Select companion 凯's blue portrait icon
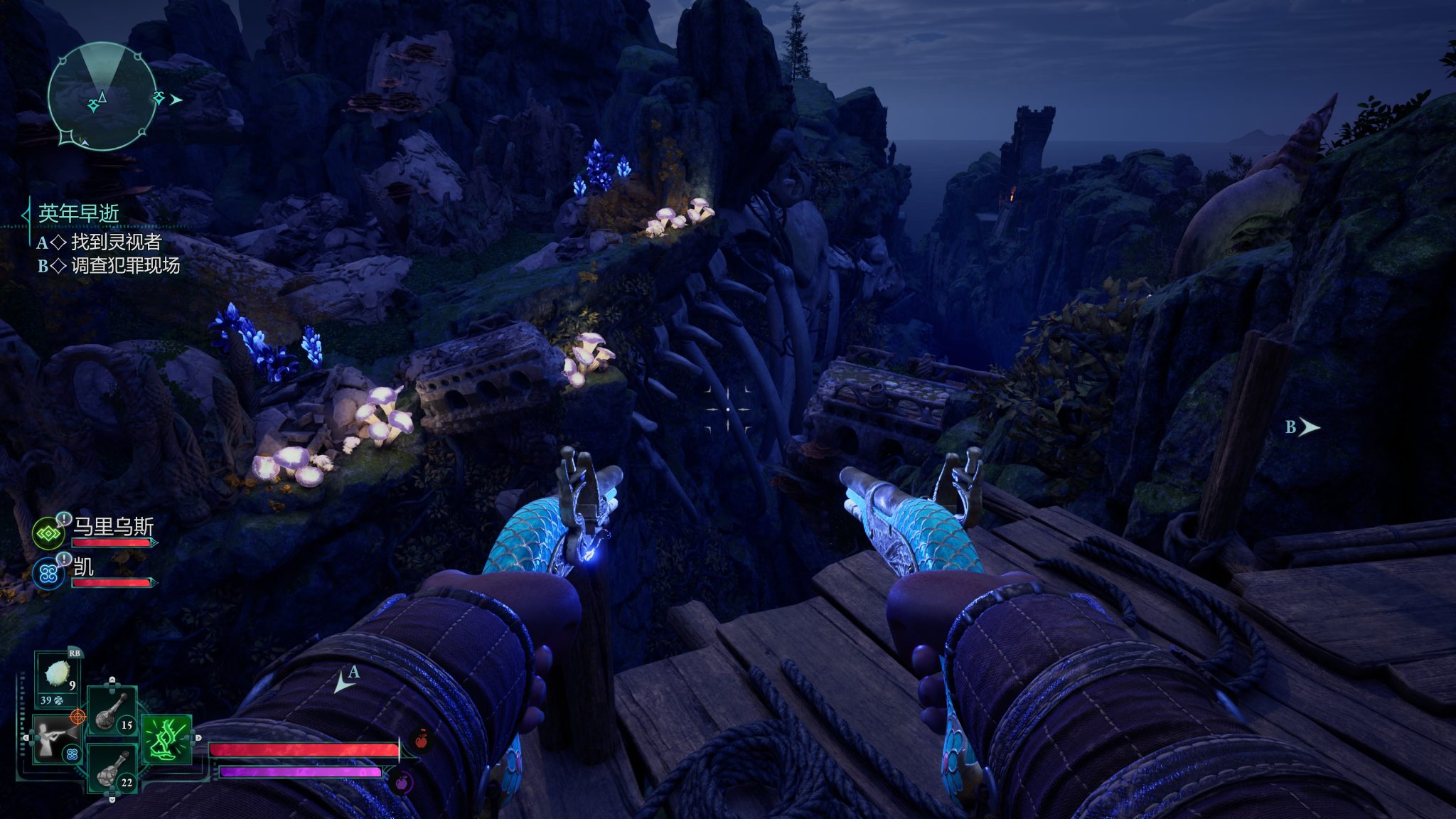 pyautogui.click(x=48, y=573)
